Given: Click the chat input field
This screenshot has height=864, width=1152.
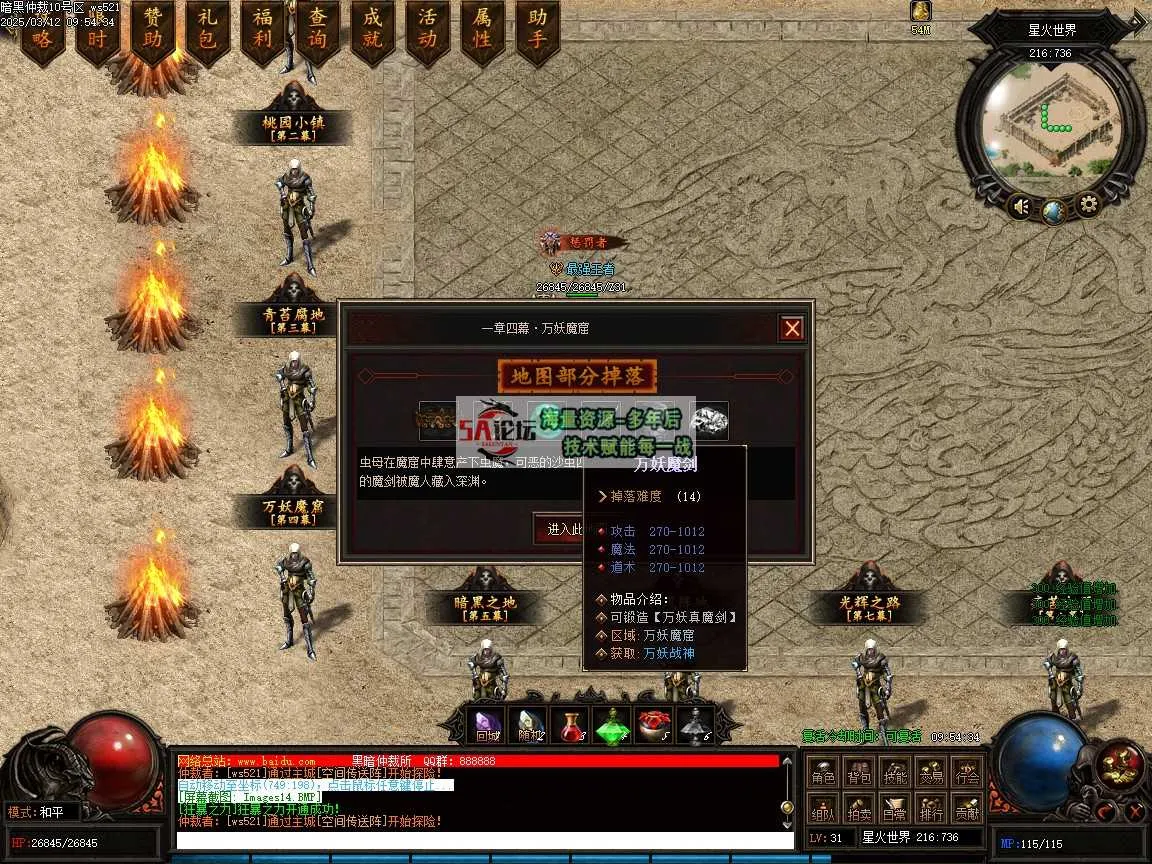Looking at the screenshot, I should [480, 841].
